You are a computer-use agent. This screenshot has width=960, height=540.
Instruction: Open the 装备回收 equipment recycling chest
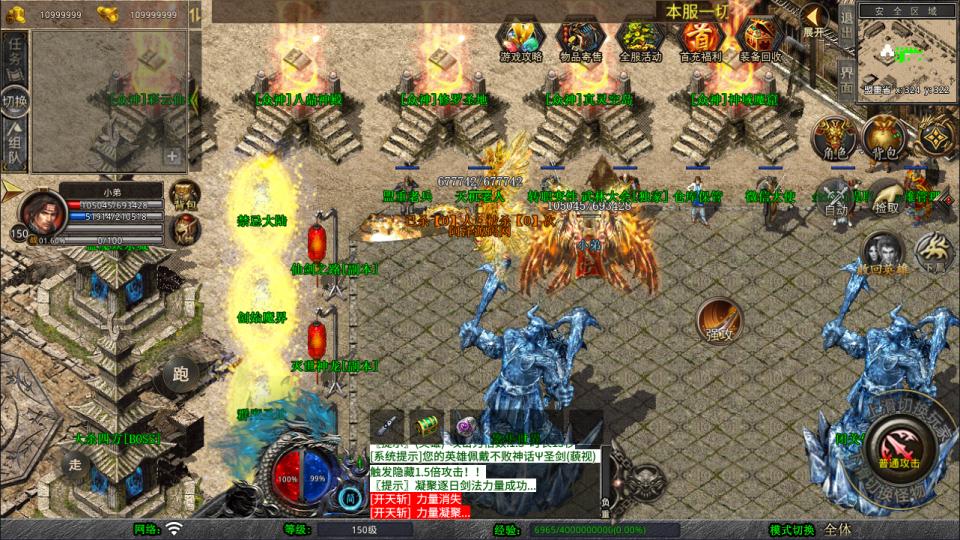(x=761, y=40)
